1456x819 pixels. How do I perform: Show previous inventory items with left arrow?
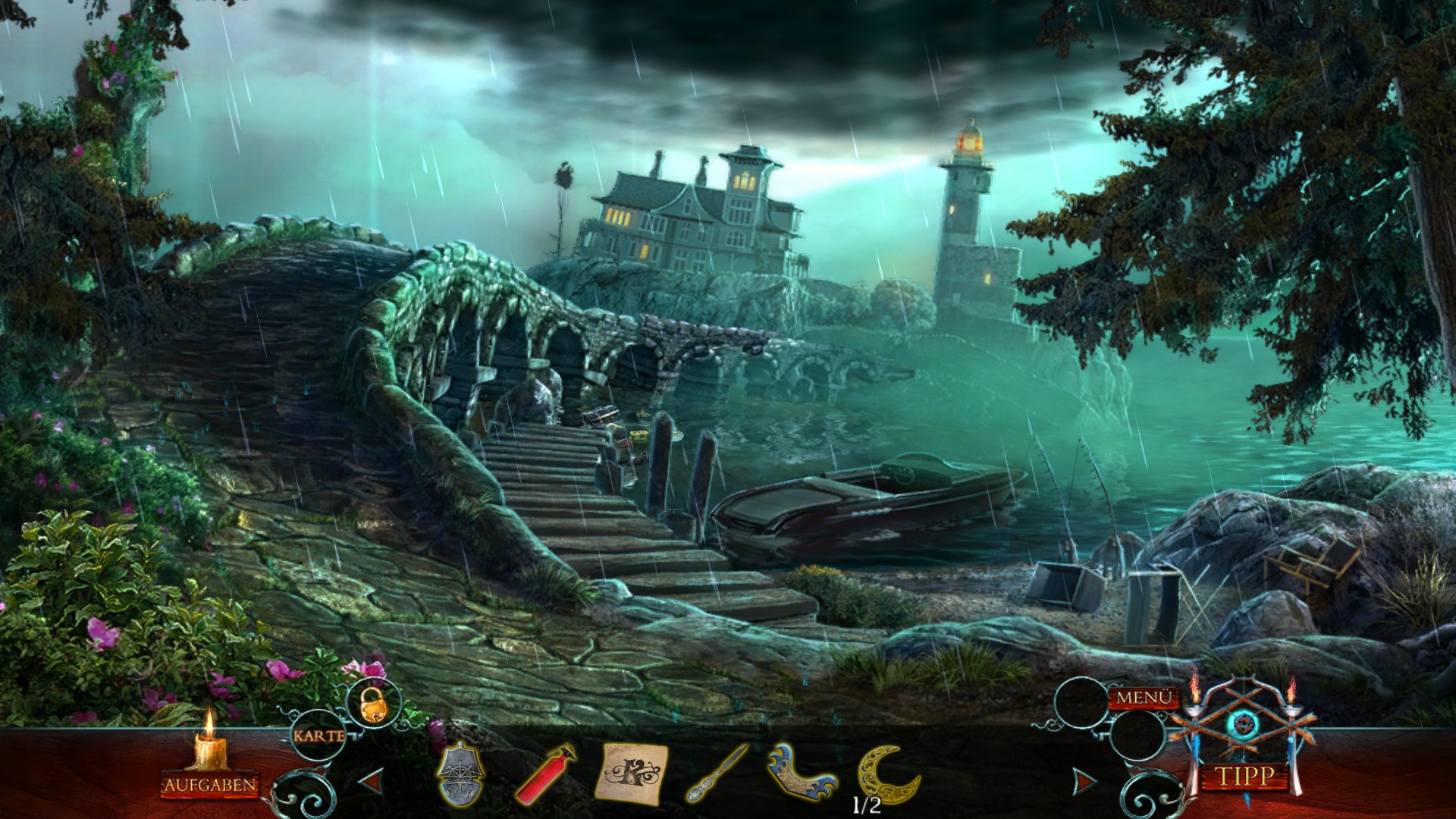click(371, 780)
